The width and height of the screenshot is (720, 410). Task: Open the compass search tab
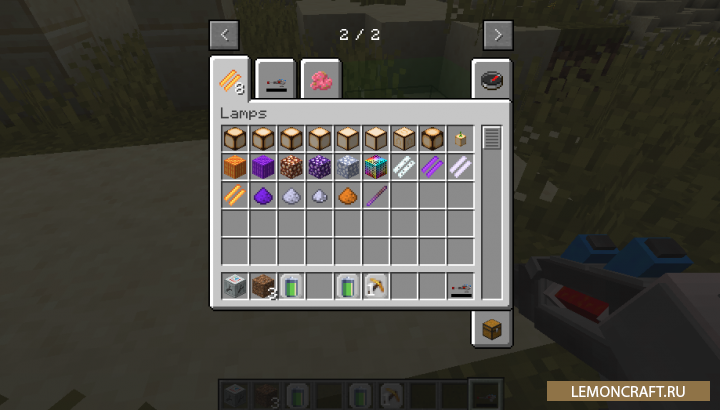[492, 80]
